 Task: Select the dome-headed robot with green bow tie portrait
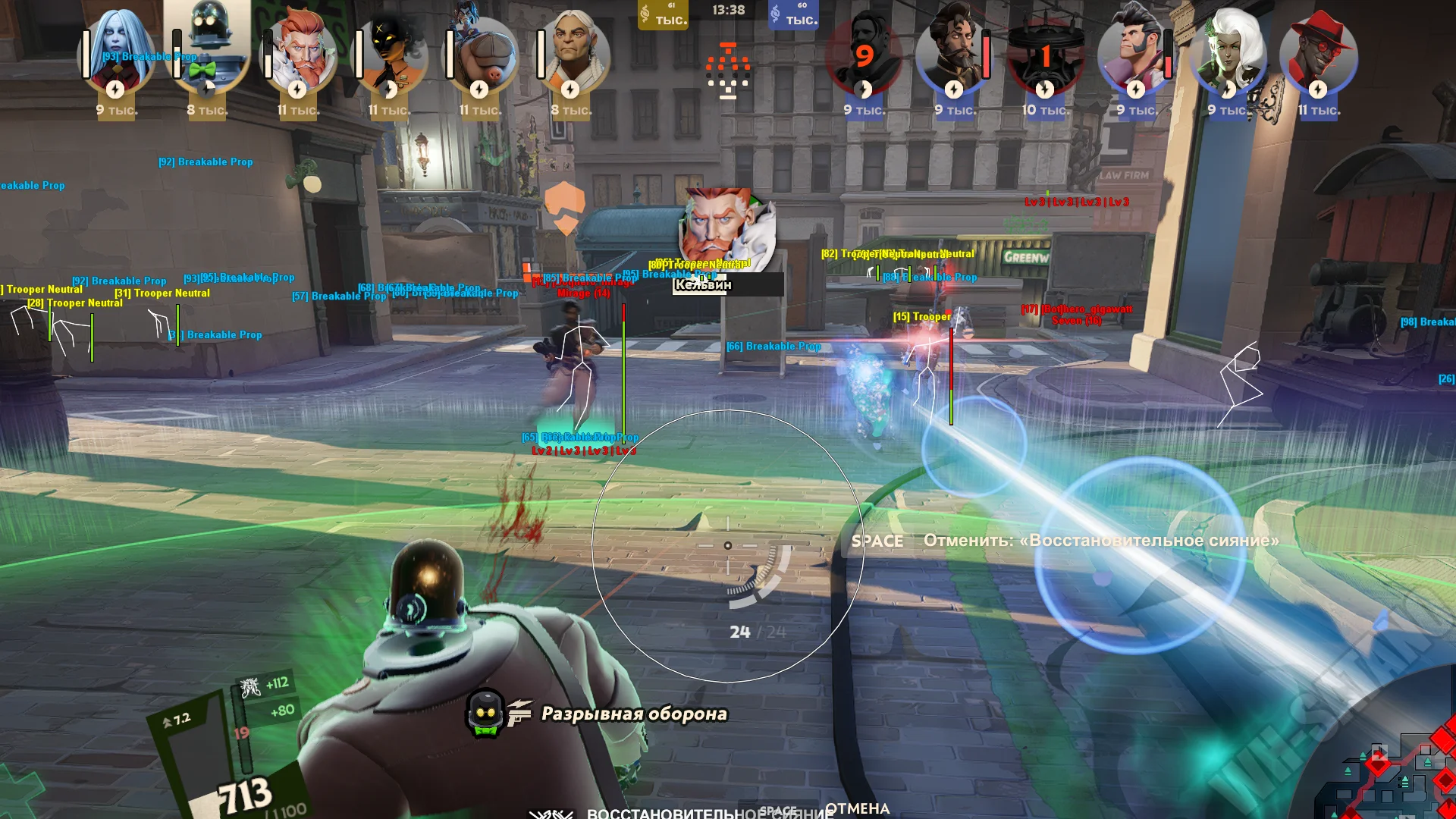tap(207, 47)
